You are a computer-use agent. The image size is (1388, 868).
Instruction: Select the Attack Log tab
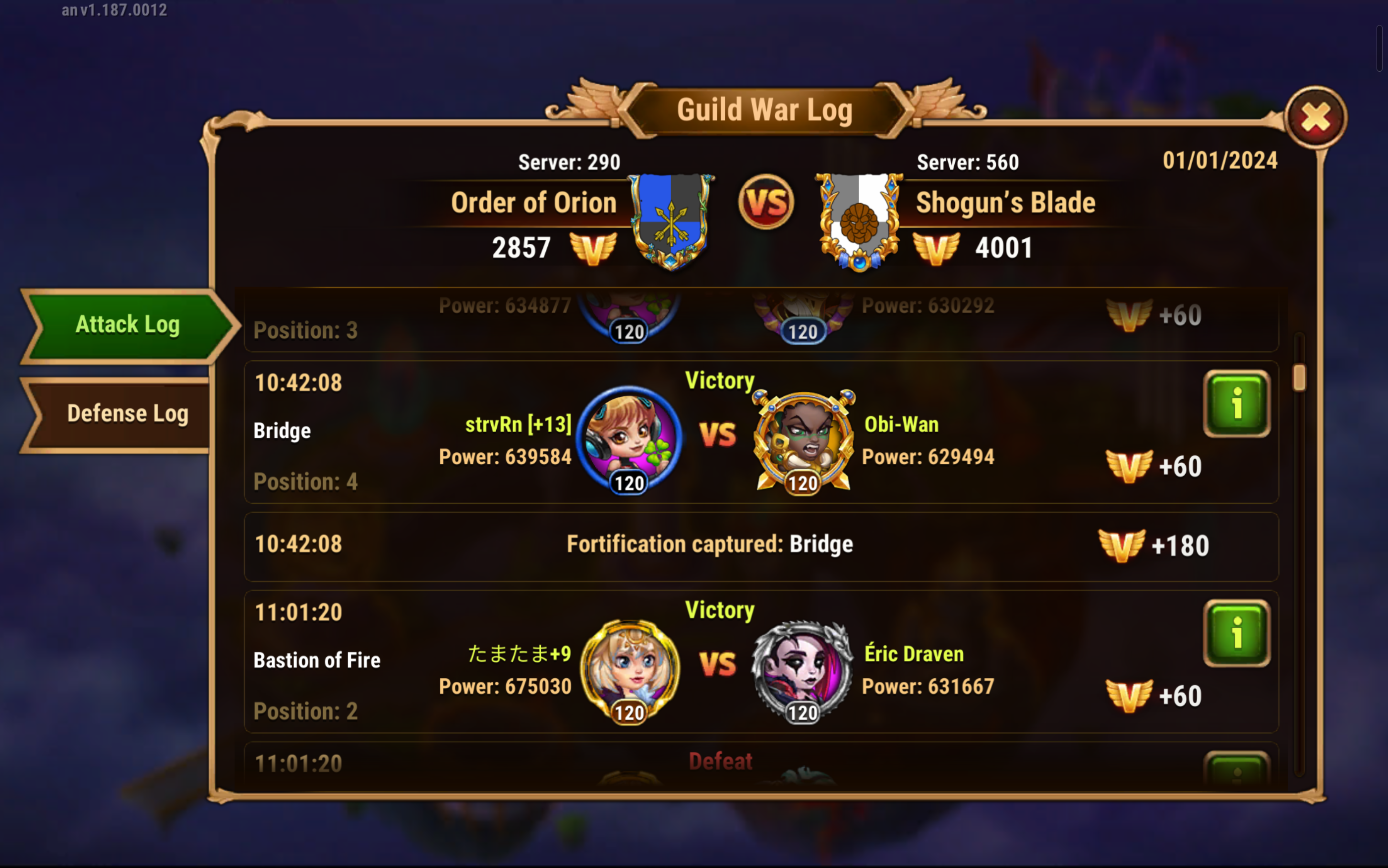click(127, 325)
